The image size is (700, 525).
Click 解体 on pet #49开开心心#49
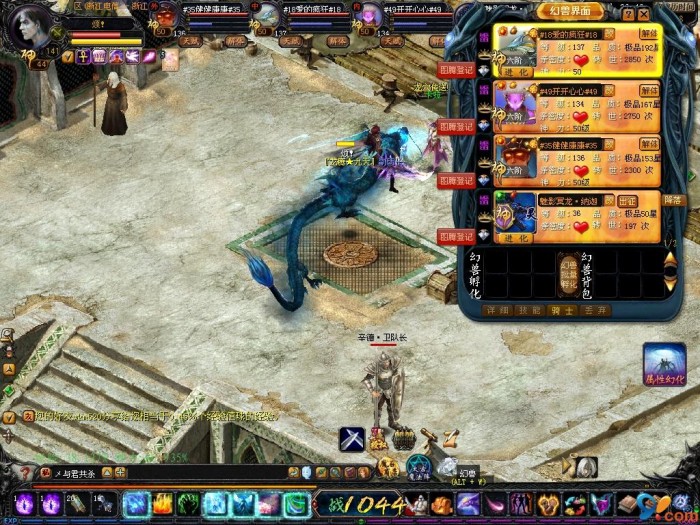648,88
